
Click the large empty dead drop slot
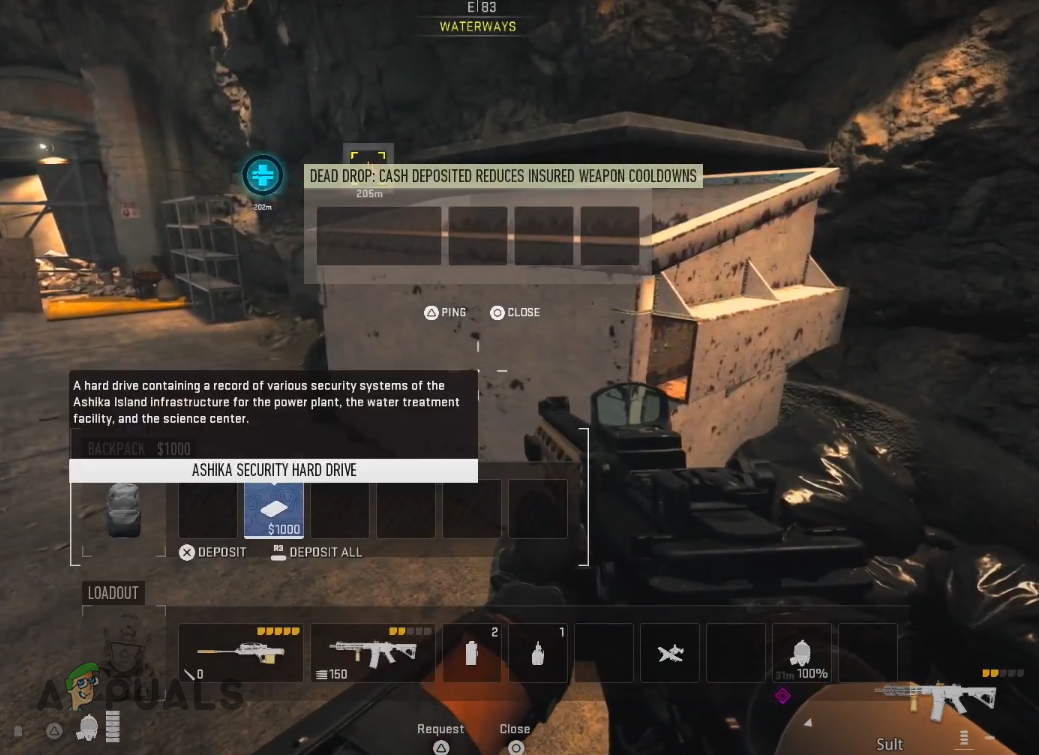click(x=379, y=236)
